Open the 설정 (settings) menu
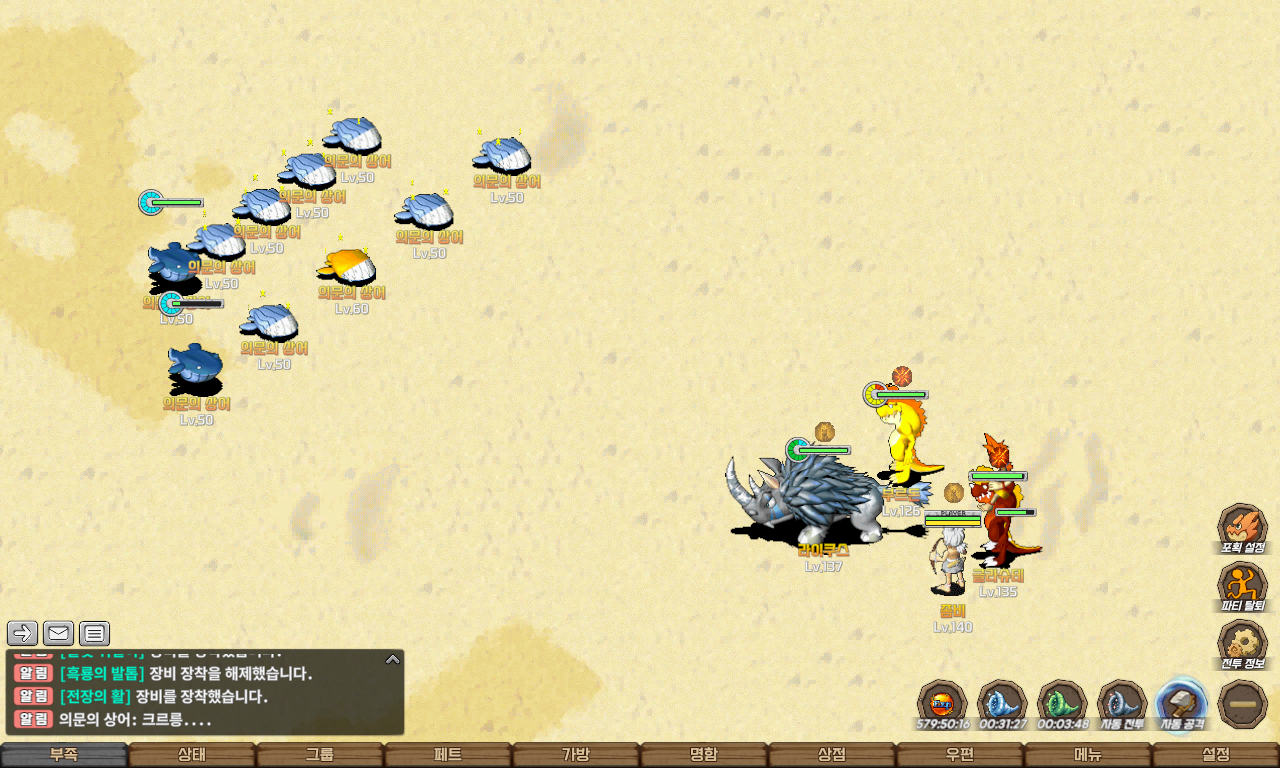 point(1216,755)
